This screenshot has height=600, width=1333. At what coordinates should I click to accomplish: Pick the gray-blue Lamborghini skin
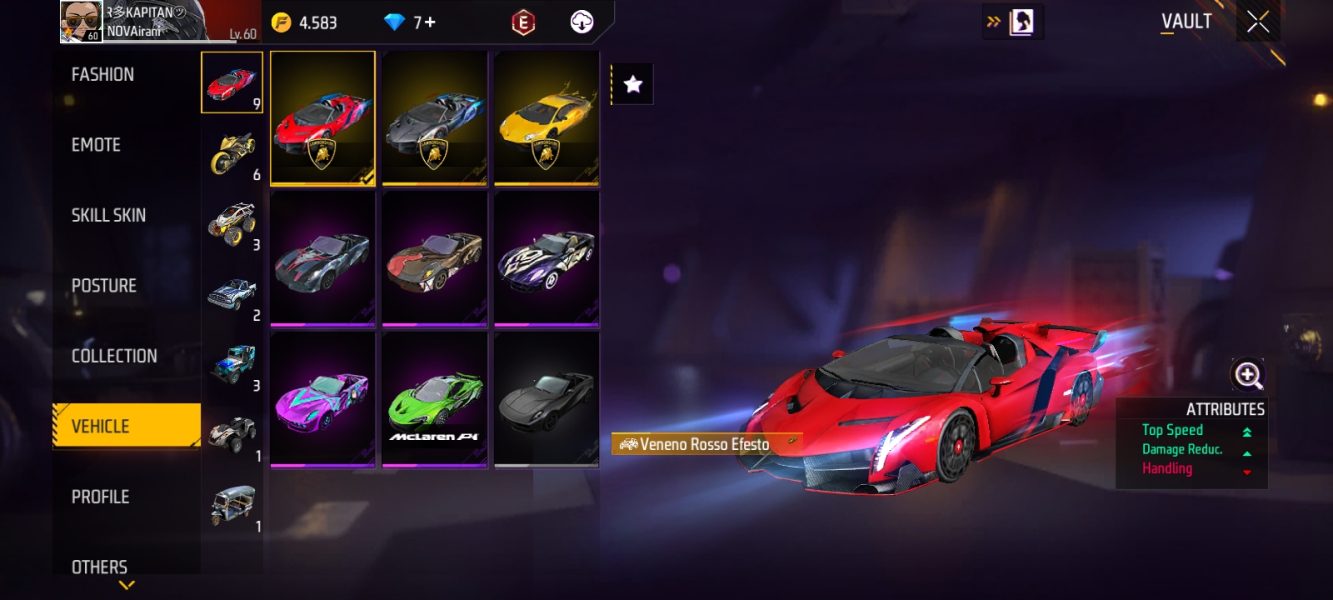point(435,118)
